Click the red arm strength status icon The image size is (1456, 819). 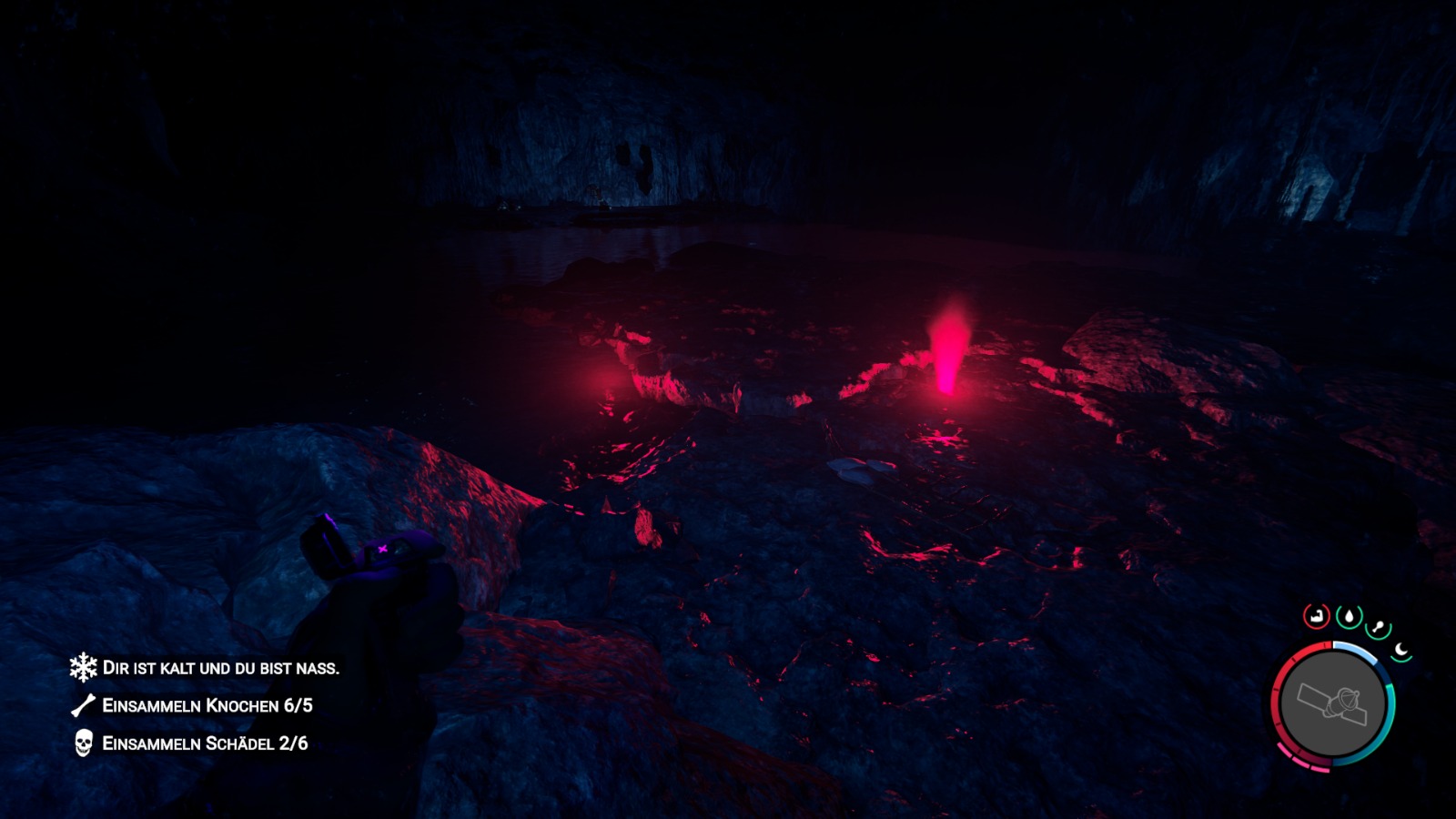pyautogui.click(x=1318, y=615)
